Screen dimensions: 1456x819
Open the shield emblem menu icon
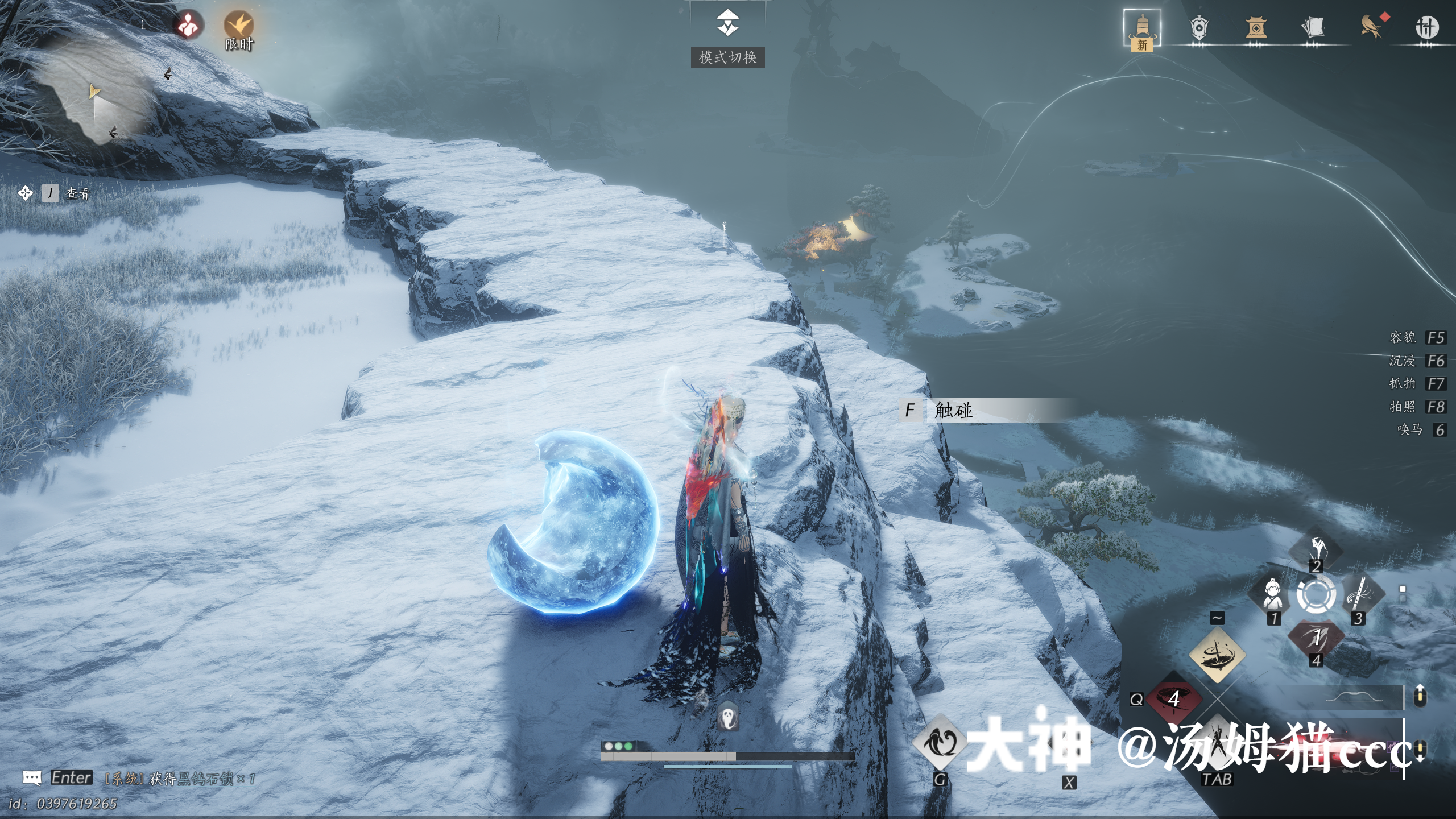pyautogui.click(x=1199, y=27)
